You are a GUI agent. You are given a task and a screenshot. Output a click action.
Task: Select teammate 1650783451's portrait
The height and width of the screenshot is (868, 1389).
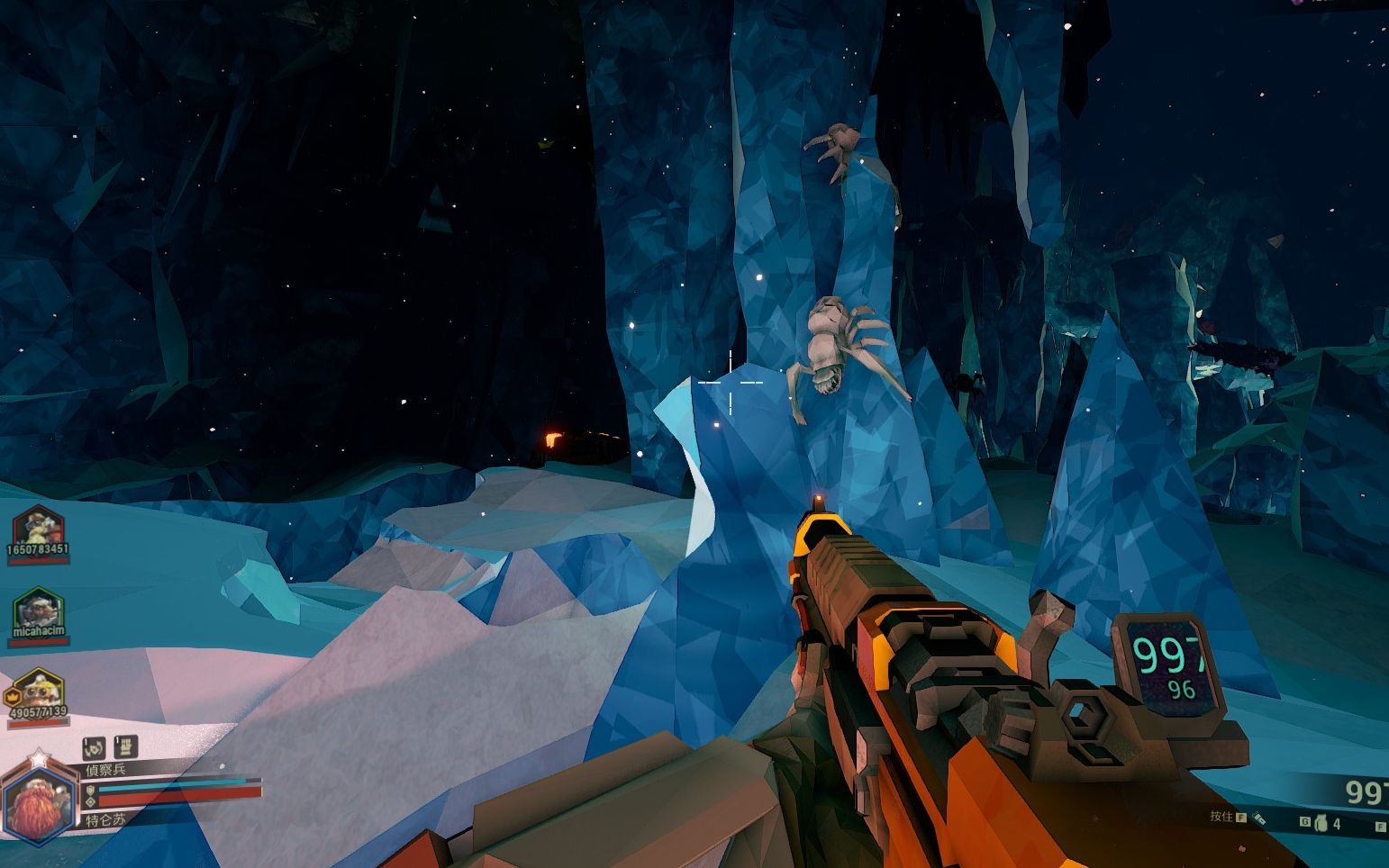pyautogui.click(x=38, y=527)
